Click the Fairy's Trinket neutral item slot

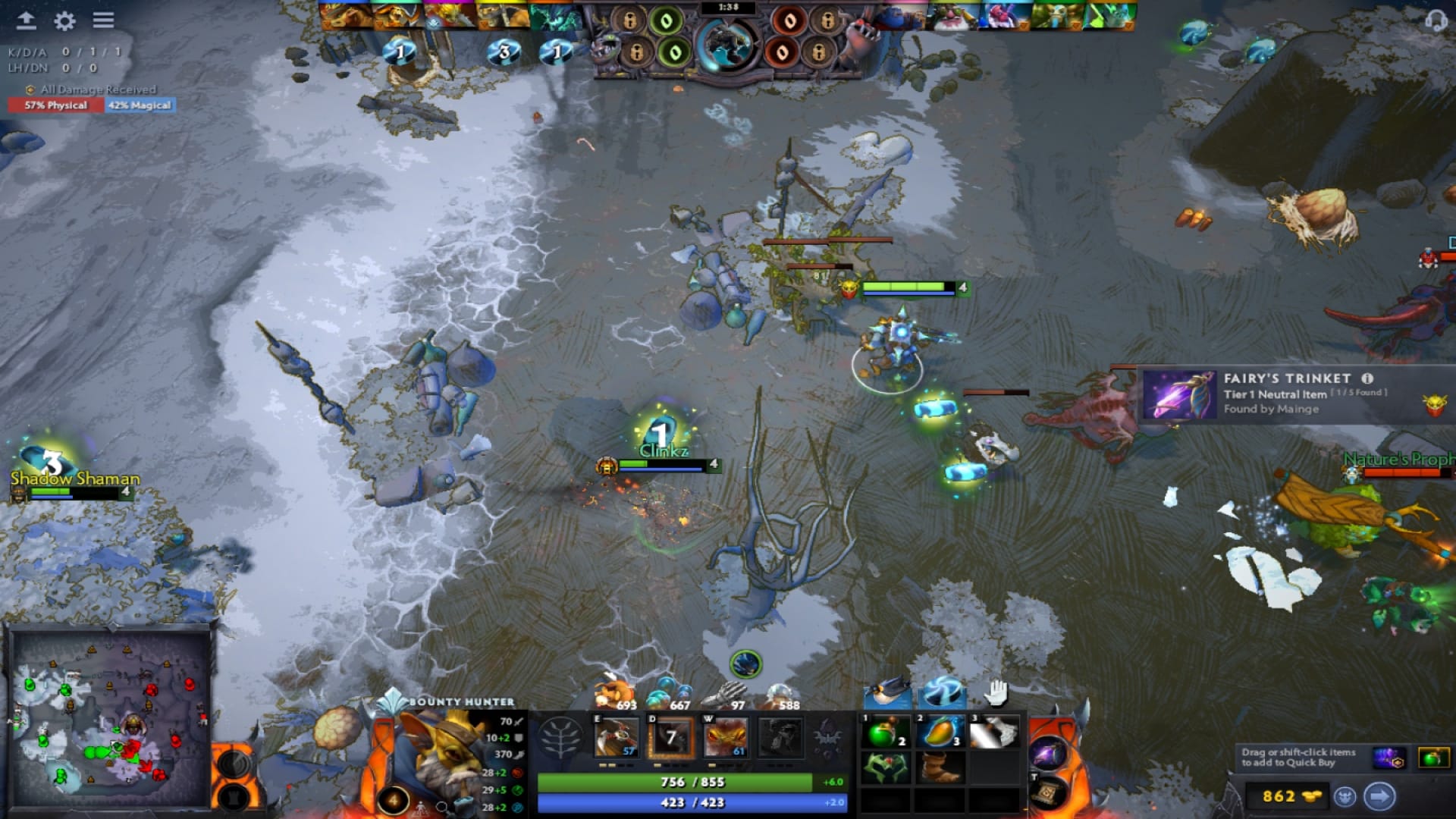[1049, 755]
